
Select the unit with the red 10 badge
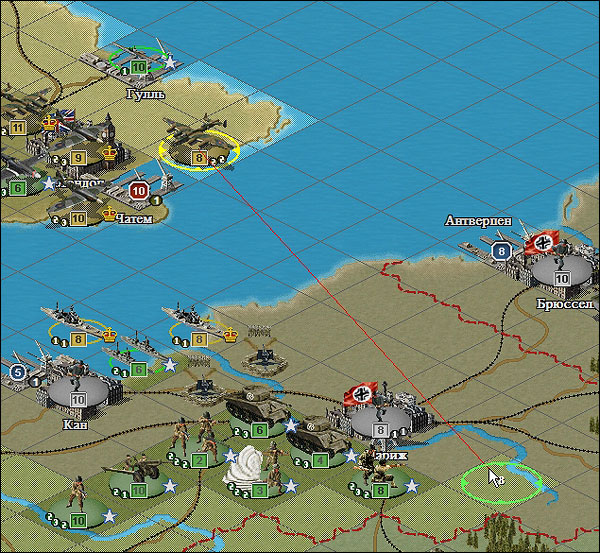[x=138, y=190]
